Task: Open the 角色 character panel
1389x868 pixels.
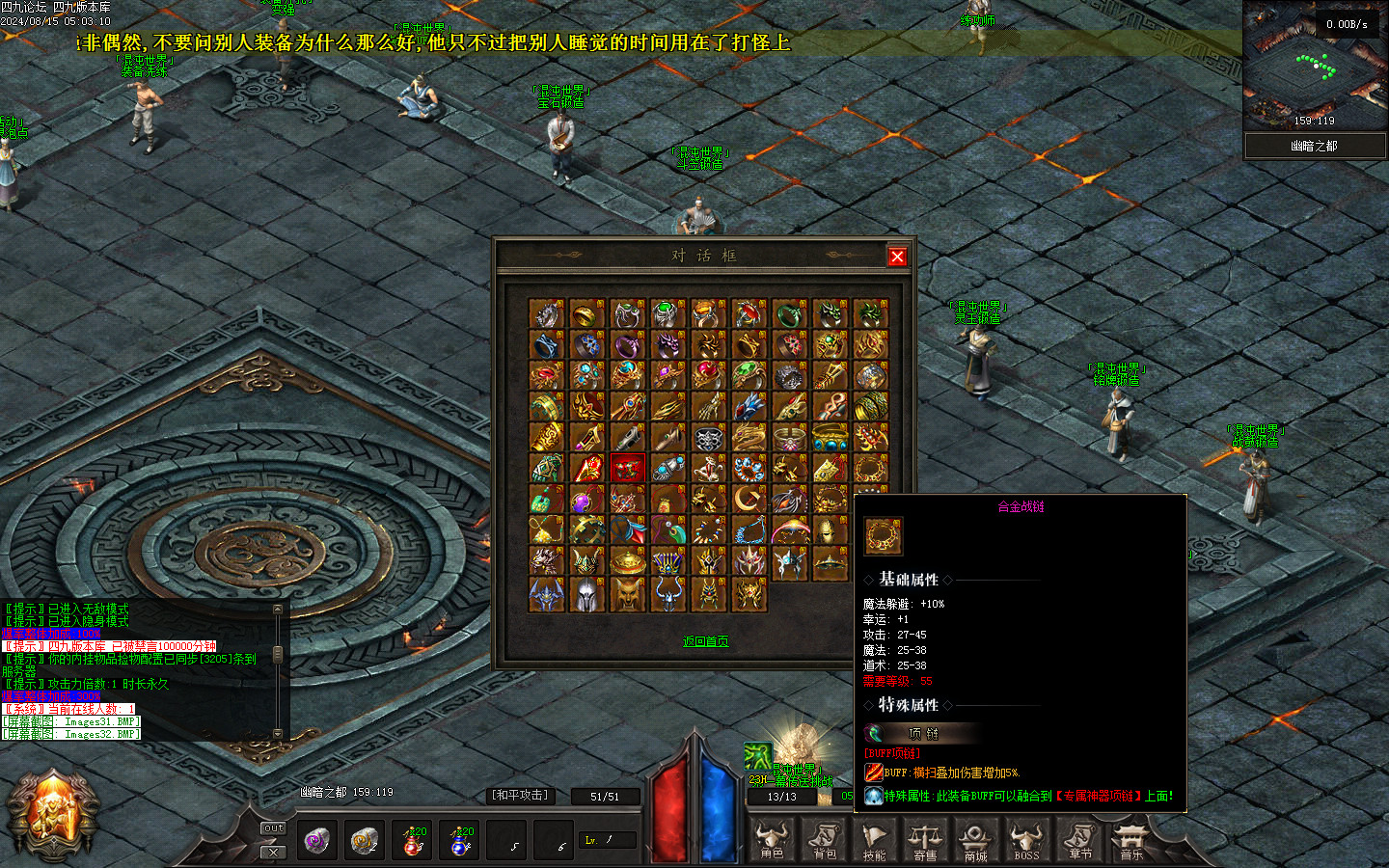Action: pos(772,840)
